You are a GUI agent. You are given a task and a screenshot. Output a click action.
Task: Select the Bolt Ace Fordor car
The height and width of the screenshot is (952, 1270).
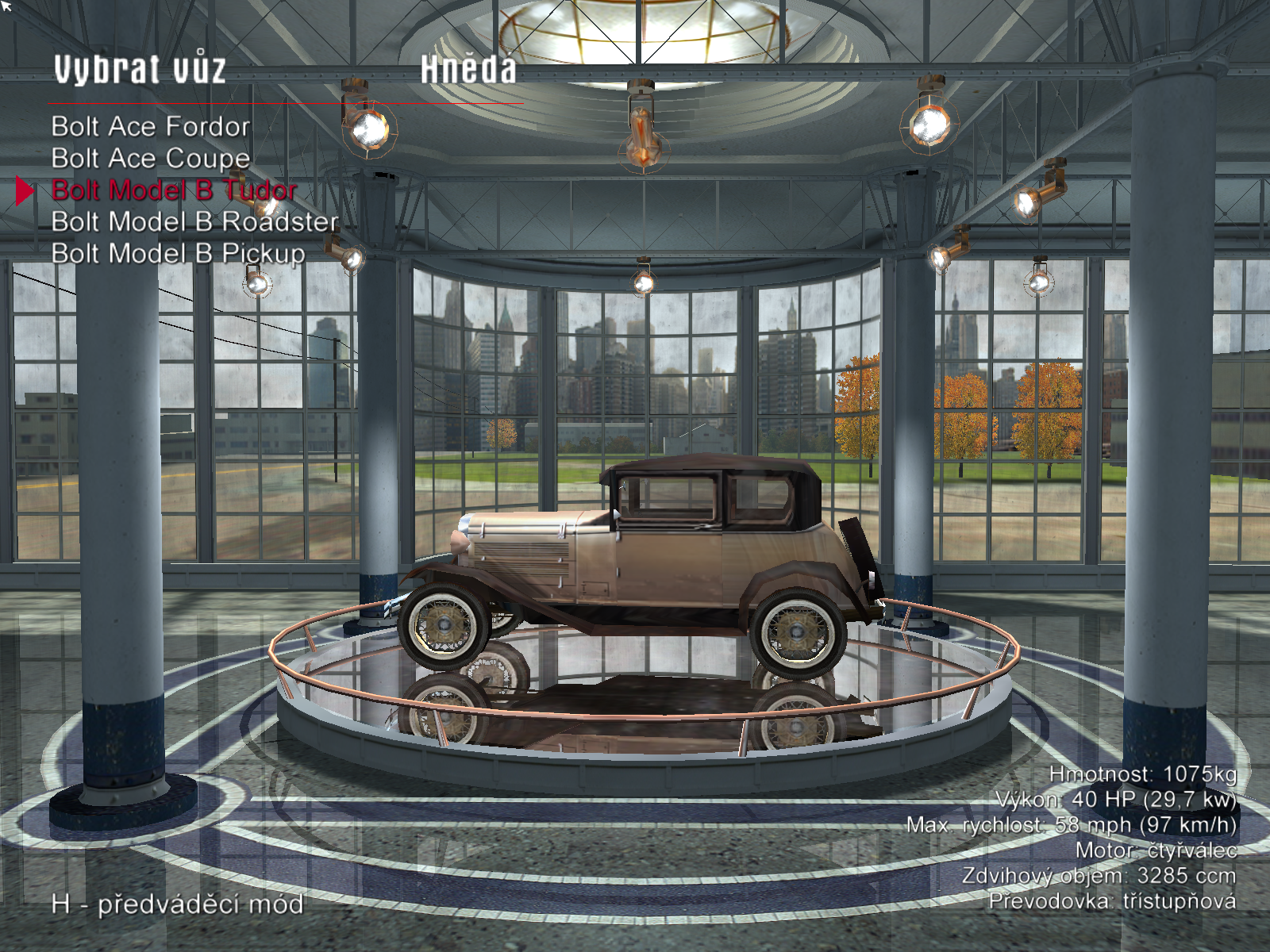(x=151, y=127)
